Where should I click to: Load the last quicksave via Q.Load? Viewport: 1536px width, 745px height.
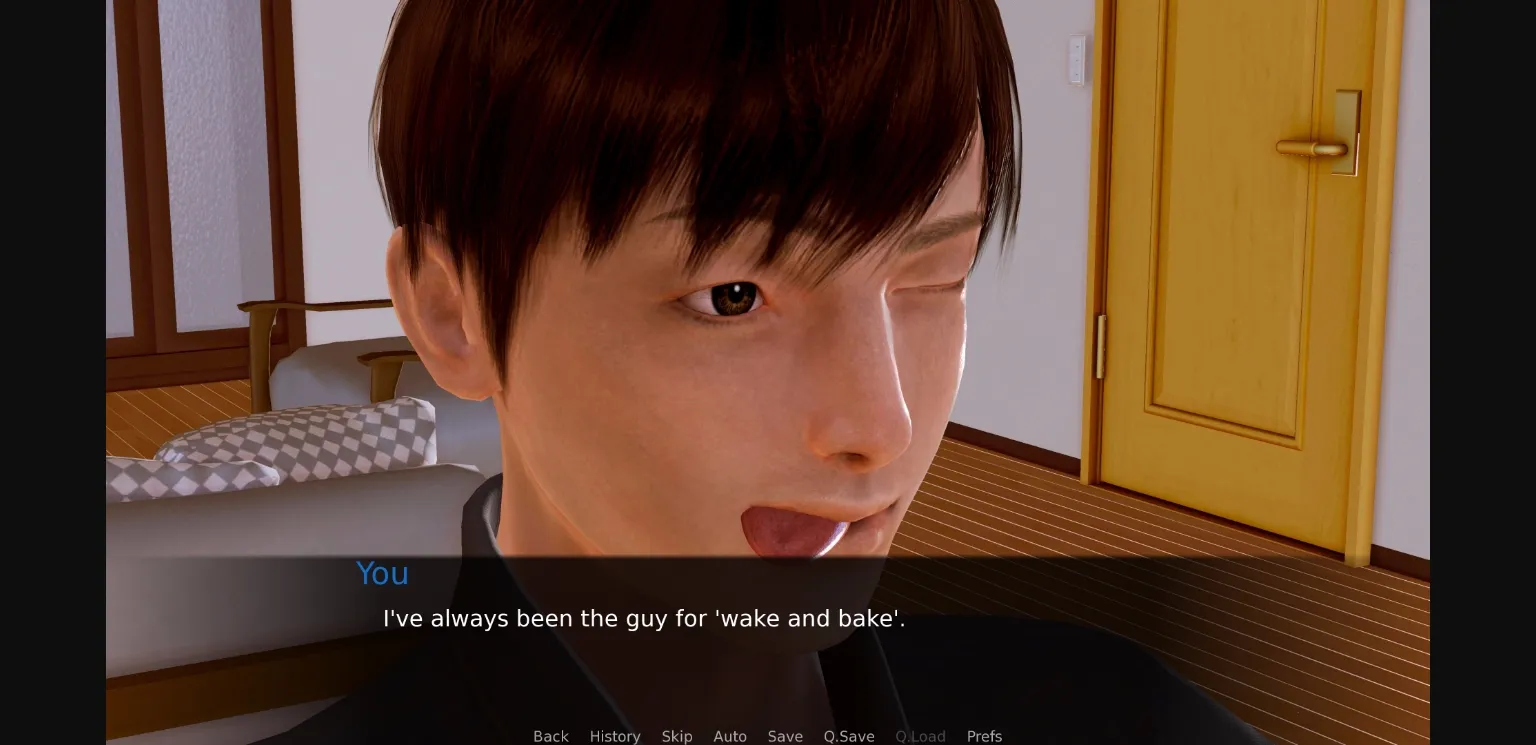click(x=920, y=736)
